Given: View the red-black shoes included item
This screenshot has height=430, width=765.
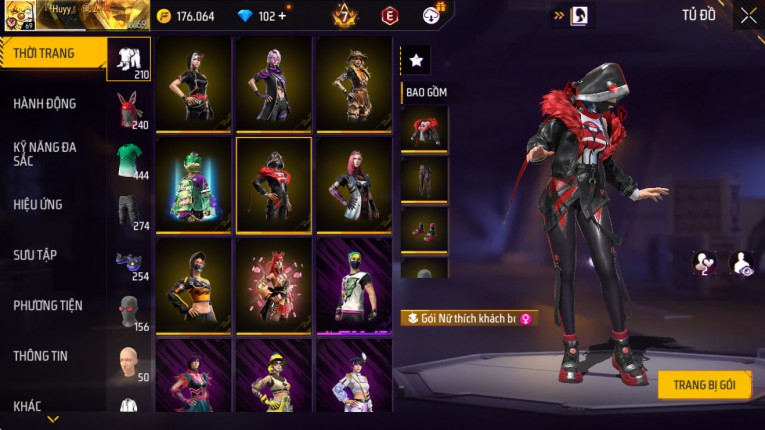Looking at the screenshot, I should point(424,229).
